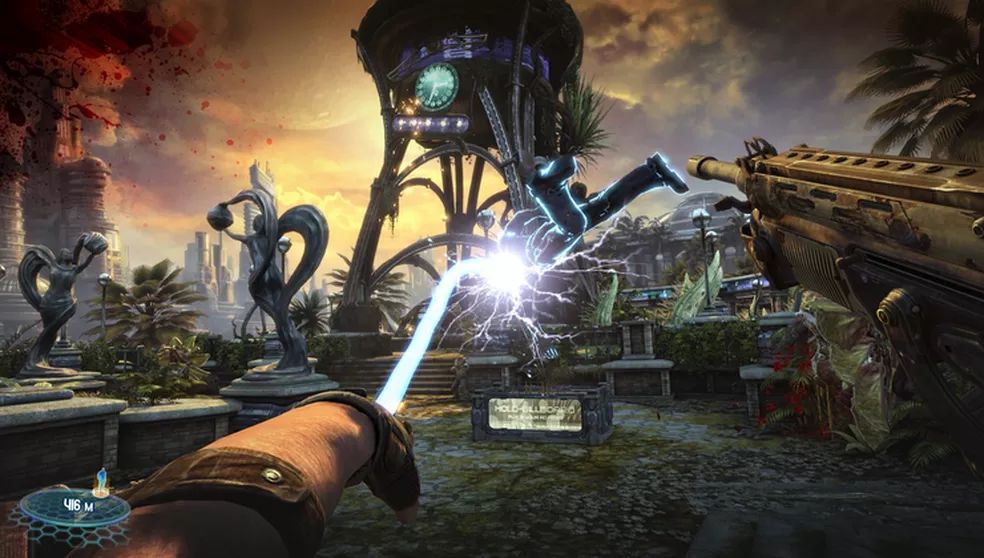Click the objective radar disc showing 416 M
The height and width of the screenshot is (558, 984).
(74, 506)
